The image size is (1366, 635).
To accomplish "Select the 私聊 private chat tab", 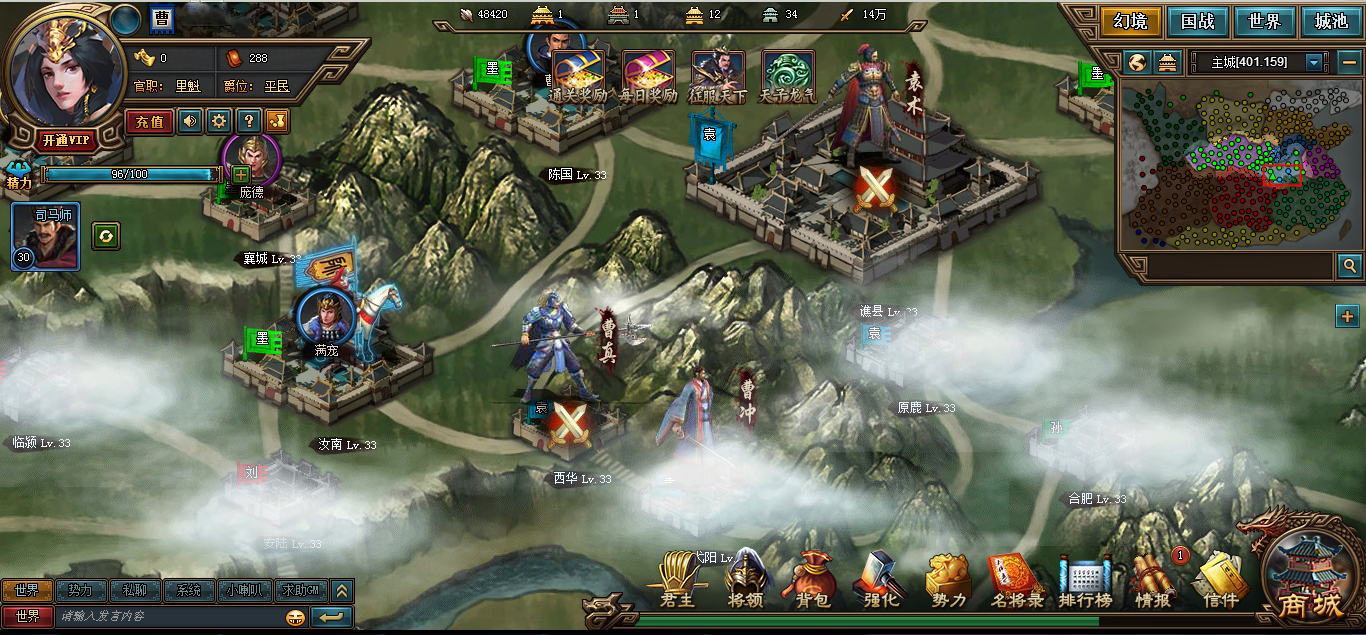I will (x=134, y=590).
